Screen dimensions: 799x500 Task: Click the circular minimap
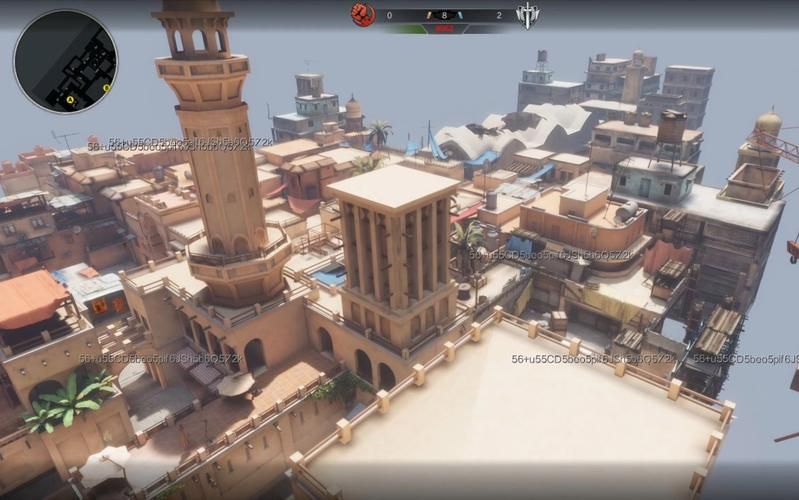(65, 60)
